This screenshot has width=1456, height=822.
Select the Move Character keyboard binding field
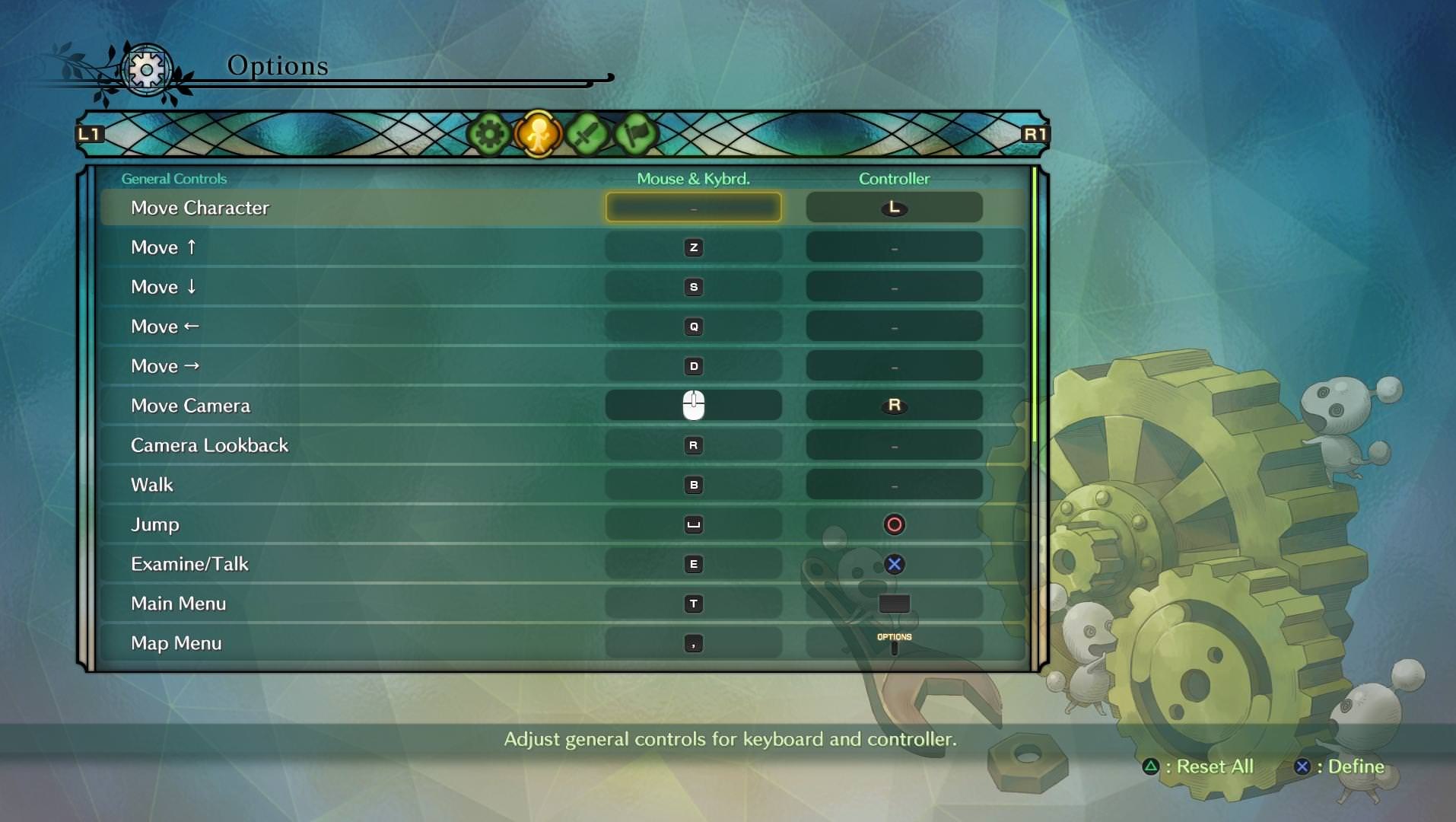pyautogui.click(x=693, y=208)
